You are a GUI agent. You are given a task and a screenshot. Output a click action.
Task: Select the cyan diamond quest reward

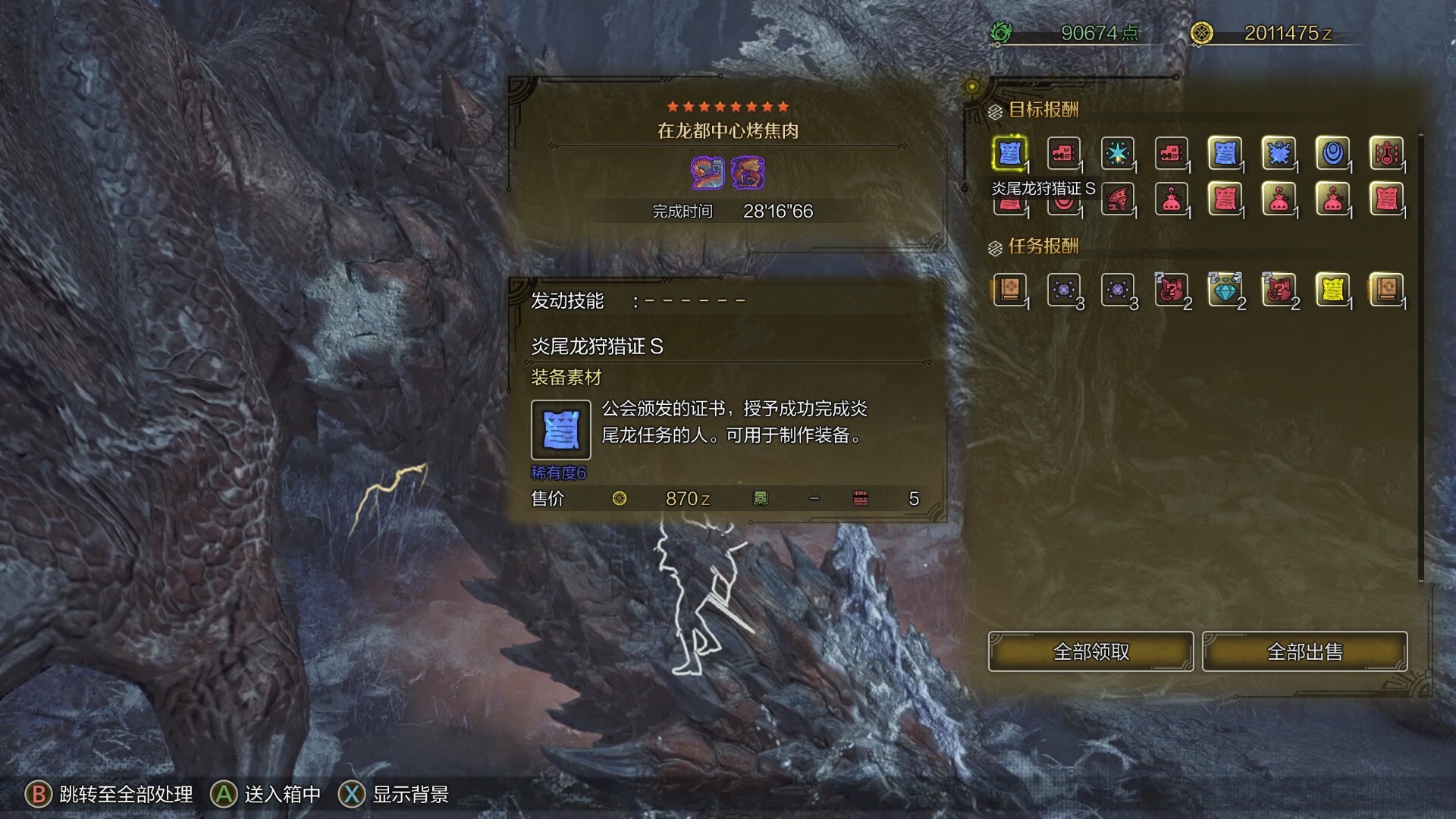coord(1225,289)
